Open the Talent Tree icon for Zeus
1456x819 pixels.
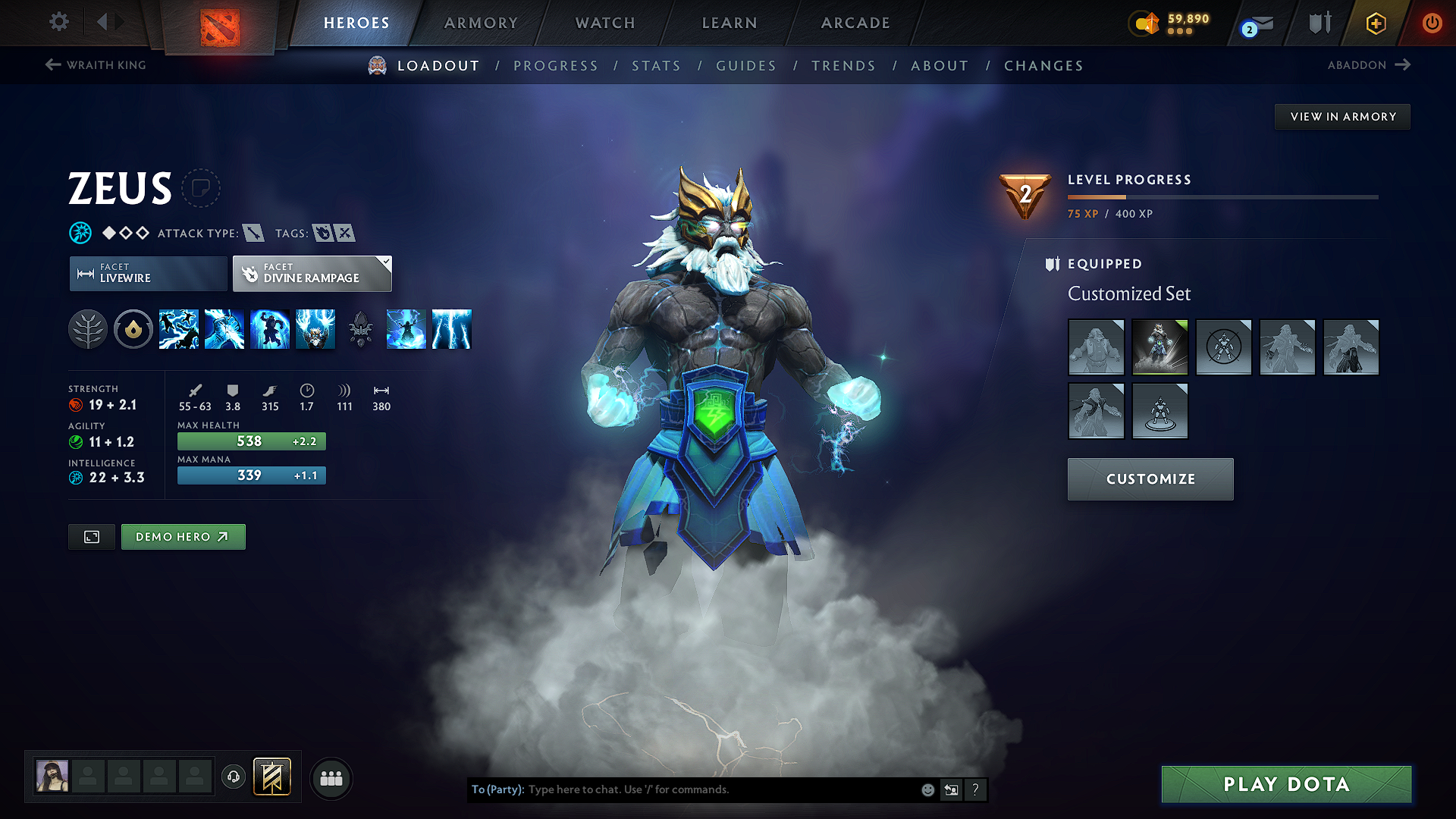(88, 329)
